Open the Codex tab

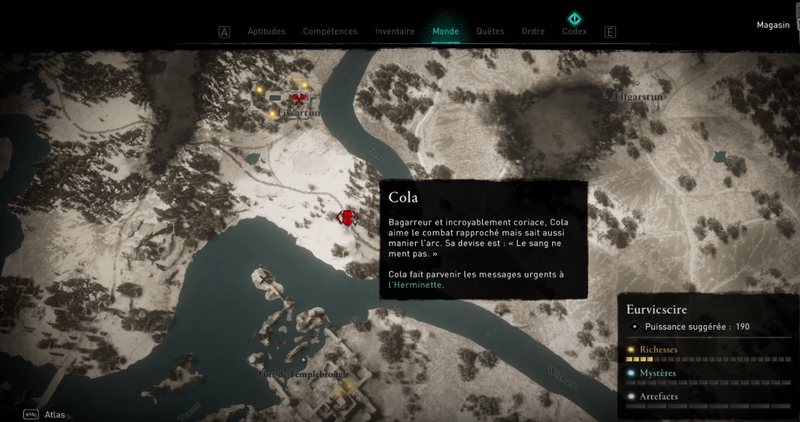tap(574, 31)
